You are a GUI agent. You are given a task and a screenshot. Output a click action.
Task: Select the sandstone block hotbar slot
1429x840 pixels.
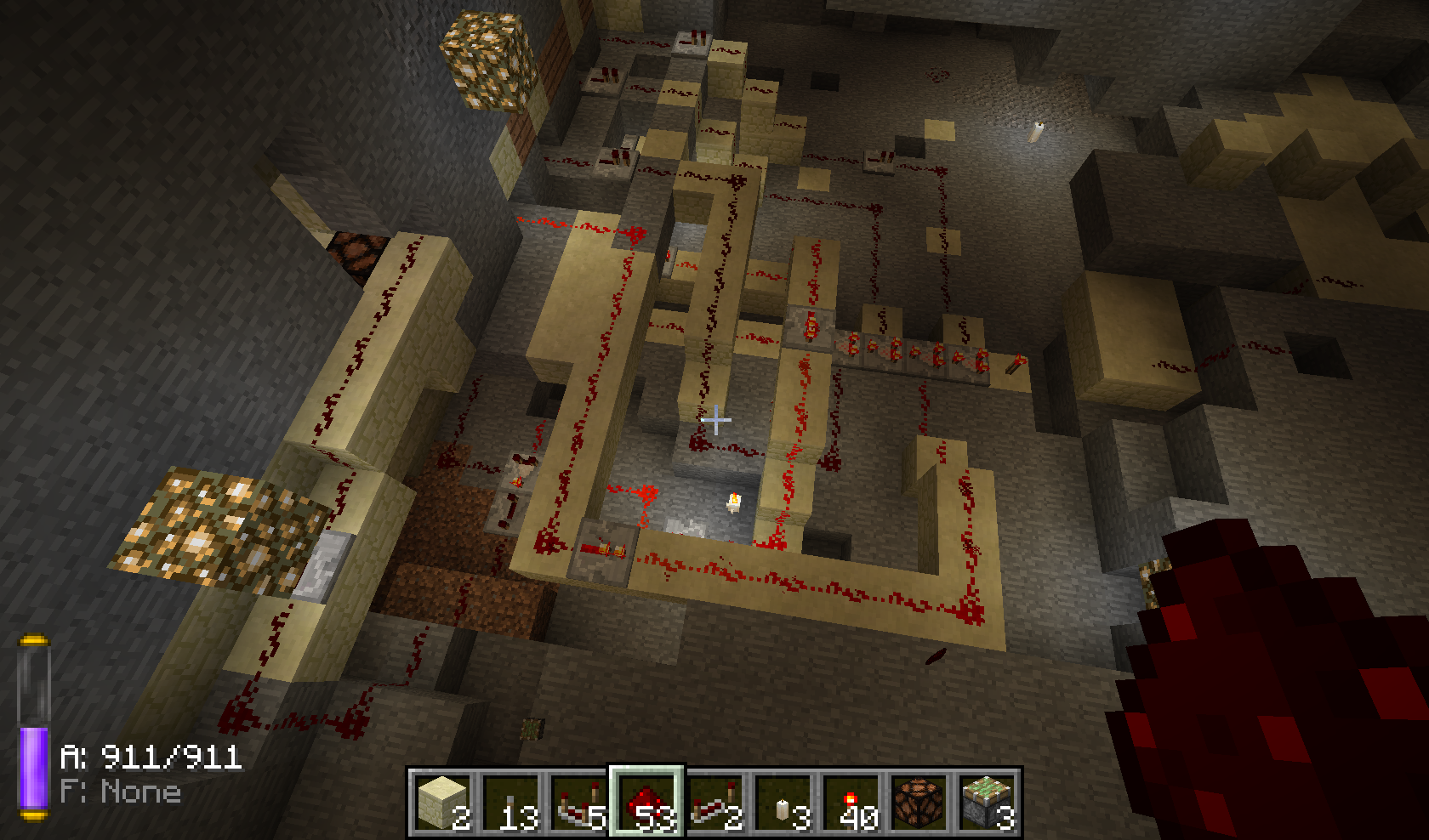442,803
